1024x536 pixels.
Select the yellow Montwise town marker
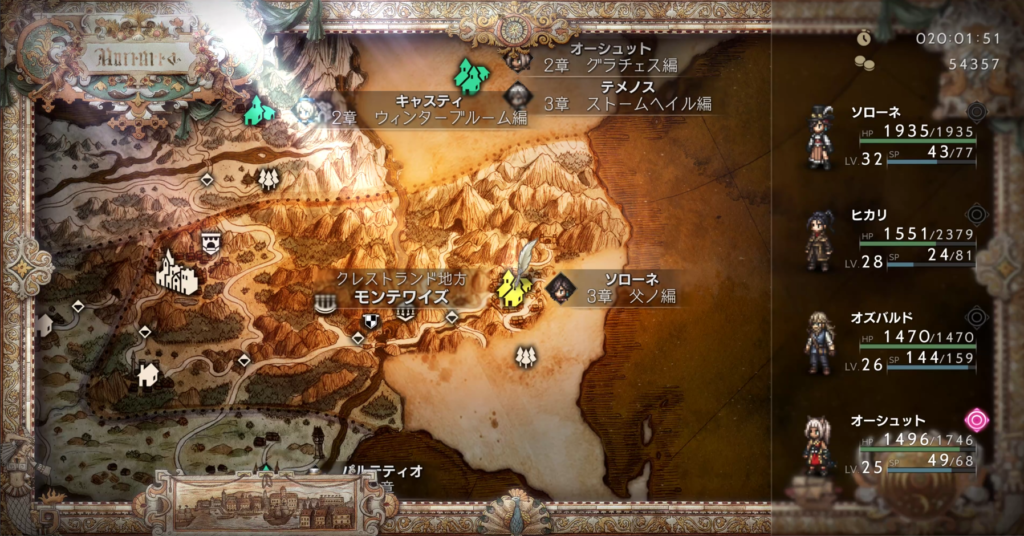[x=513, y=288]
